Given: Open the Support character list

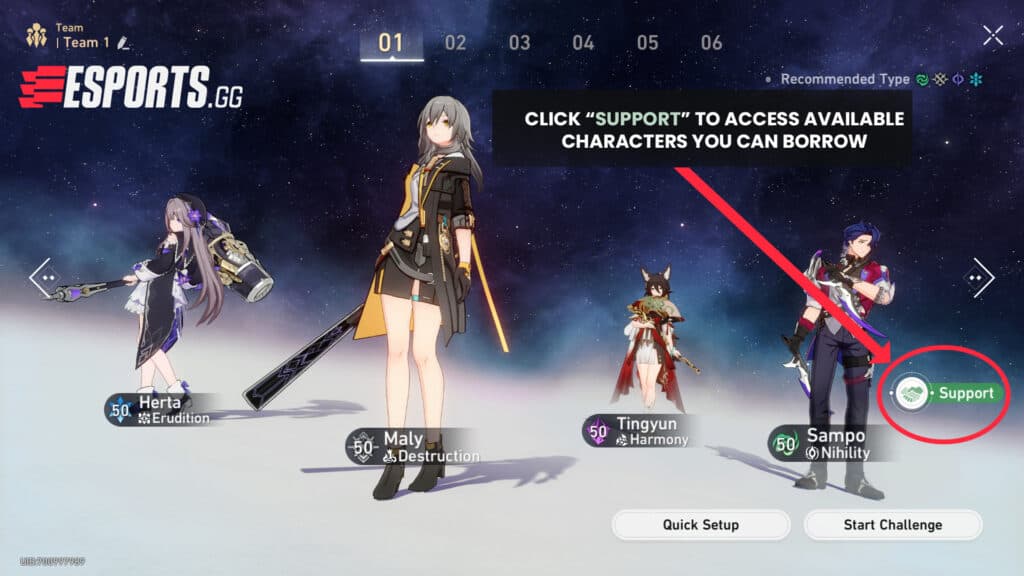Looking at the screenshot, I should click(948, 393).
